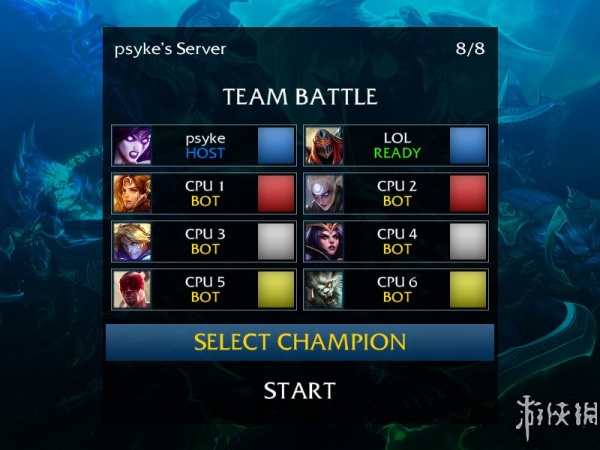600x450 pixels.
Task: Switch CPU 4's white team color
Action: (x=468, y=241)
